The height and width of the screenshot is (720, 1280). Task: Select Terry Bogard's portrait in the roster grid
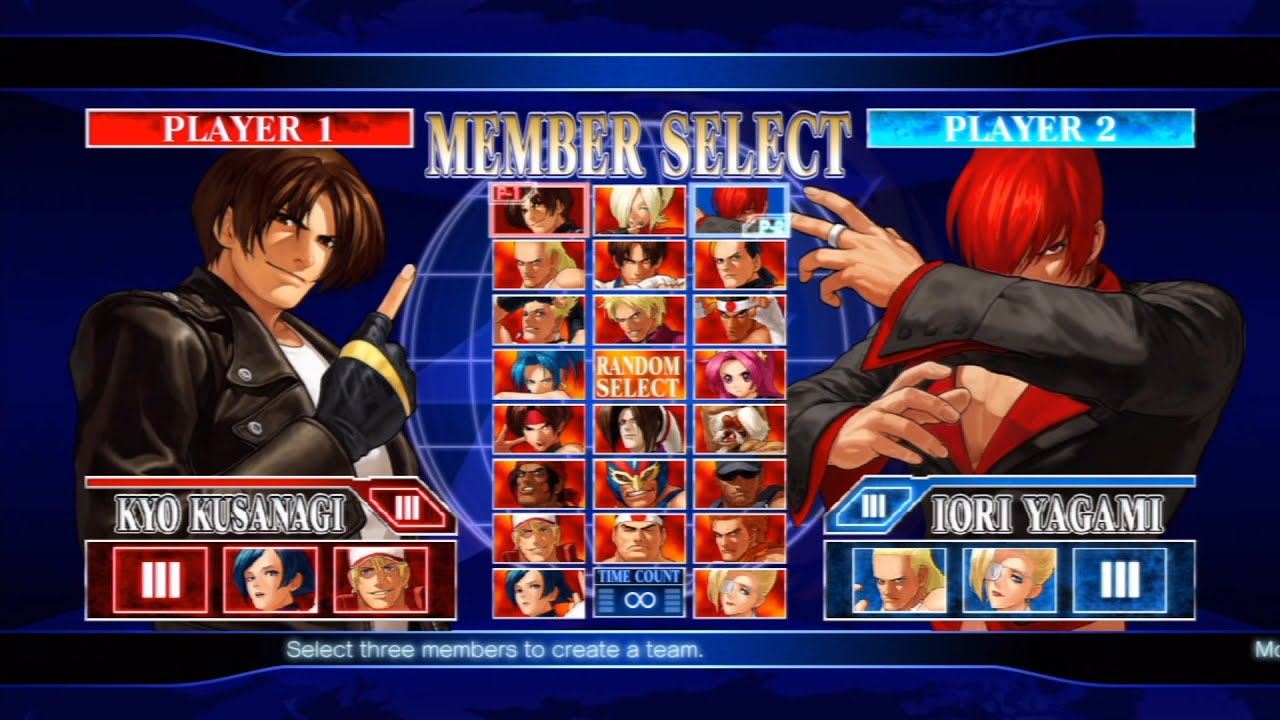tap(539, 538)
